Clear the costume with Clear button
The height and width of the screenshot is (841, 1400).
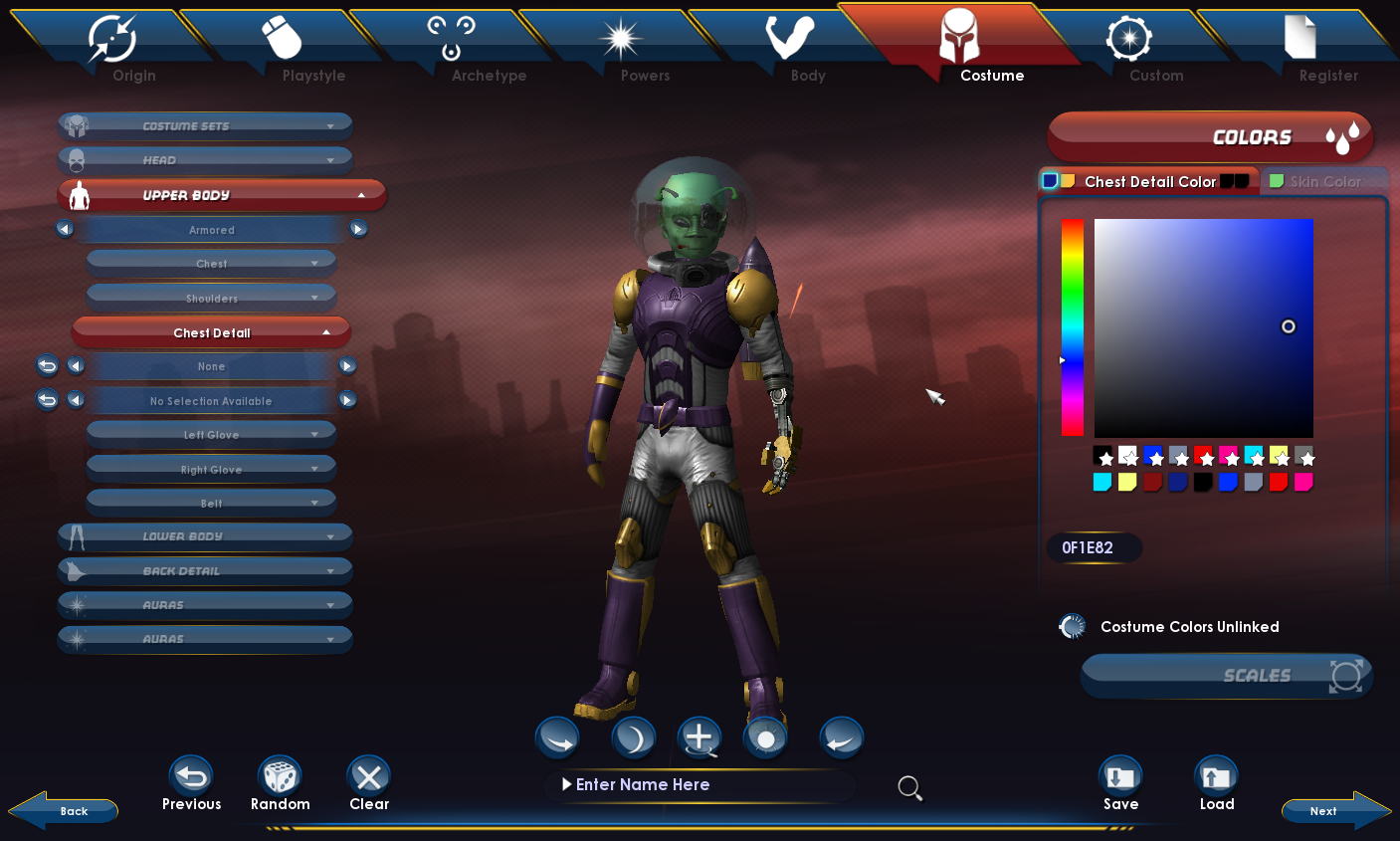click(368, 784)
